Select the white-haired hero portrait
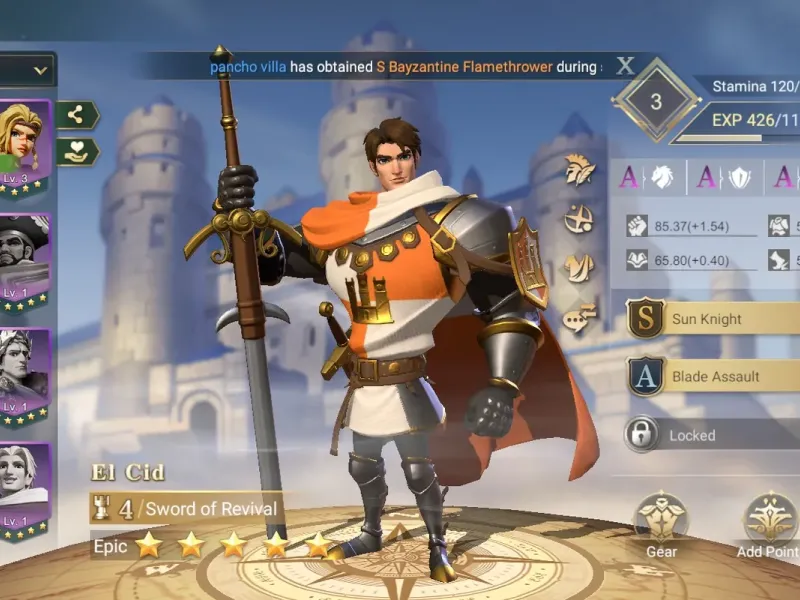 point(22,488)
